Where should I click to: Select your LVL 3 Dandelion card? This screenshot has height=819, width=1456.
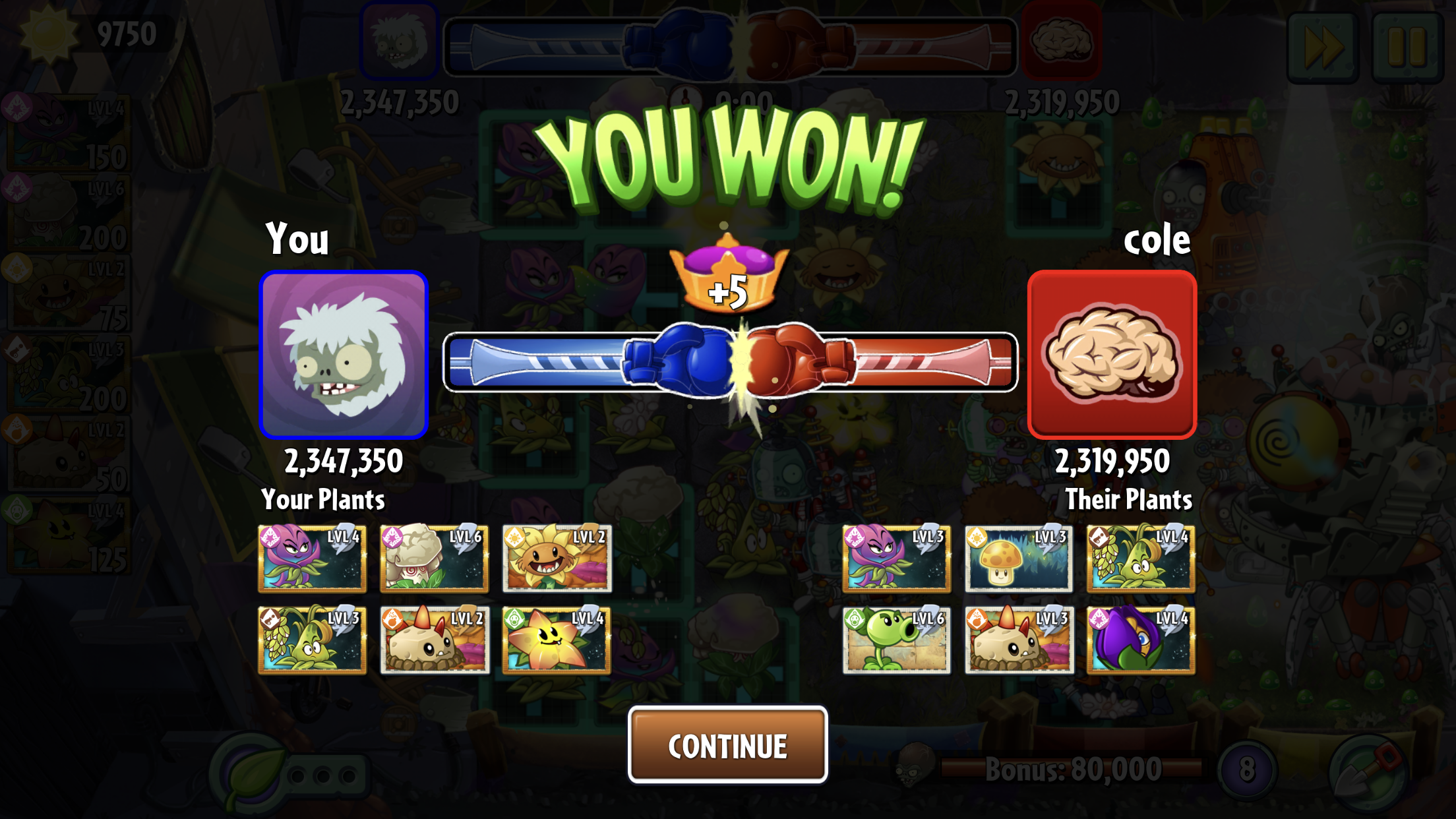point(312,640)
